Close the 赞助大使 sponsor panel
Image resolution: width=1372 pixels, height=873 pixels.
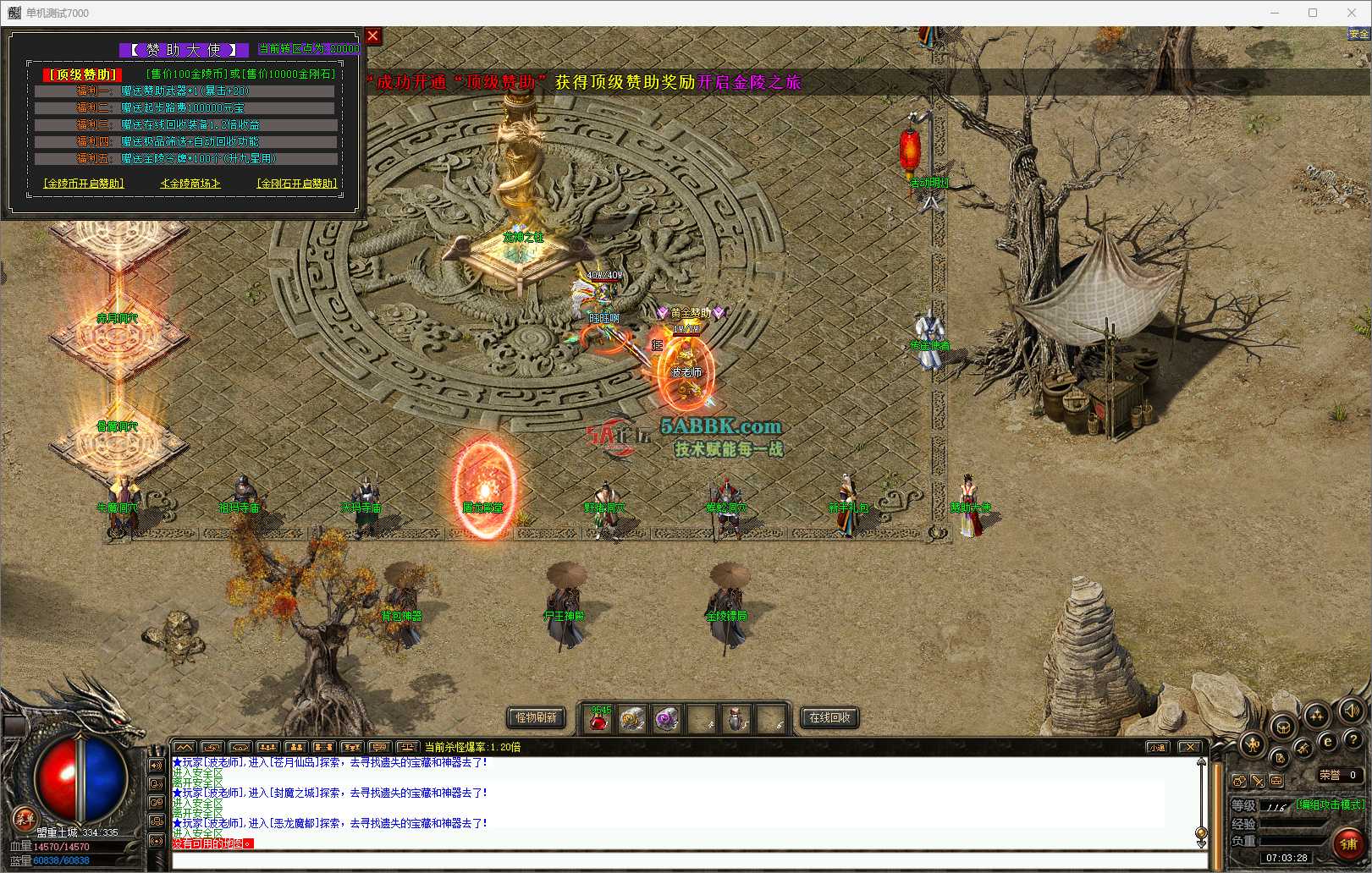coord(372,36)
